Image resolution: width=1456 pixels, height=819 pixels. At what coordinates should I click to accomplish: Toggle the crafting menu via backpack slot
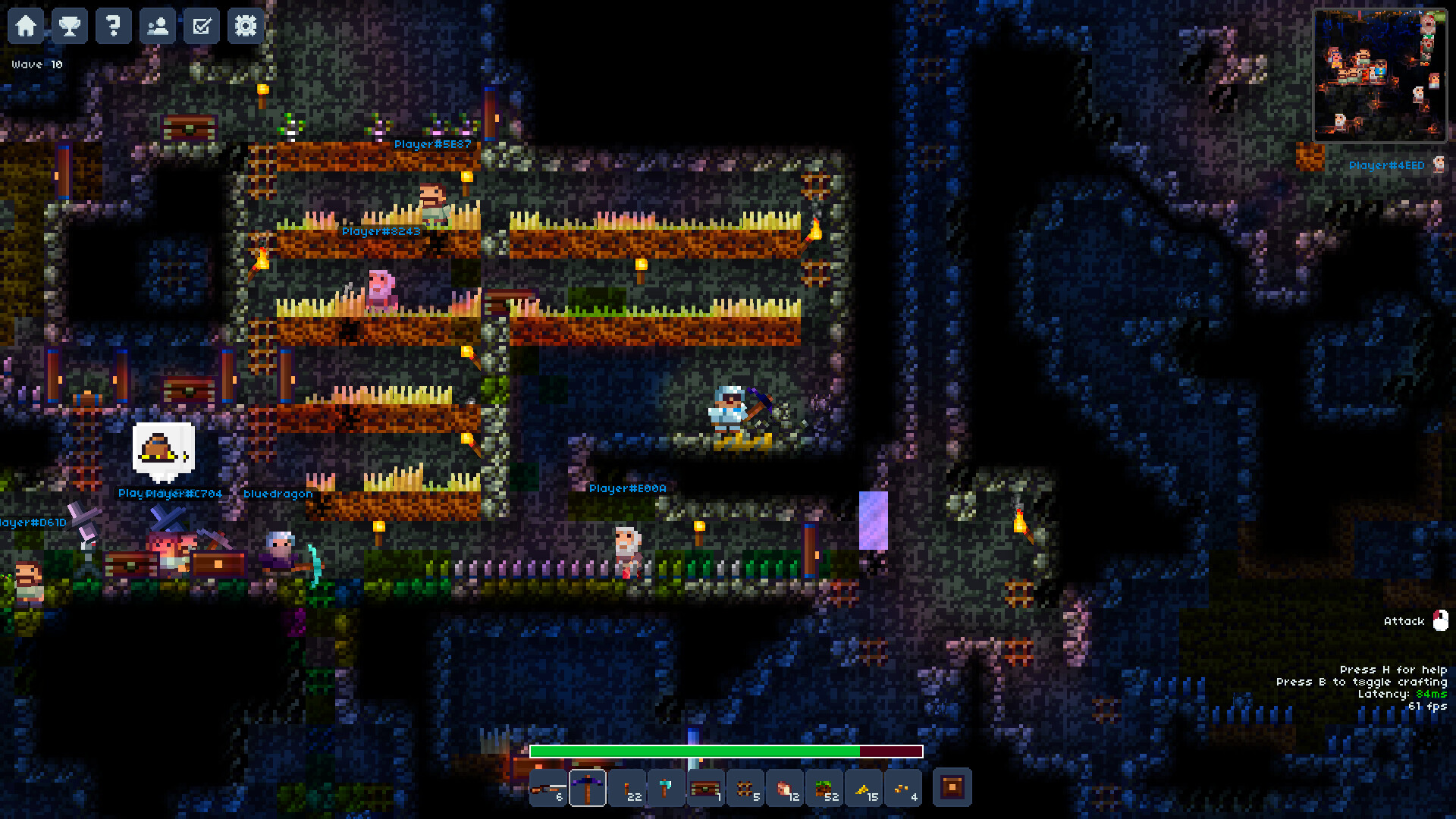pos(952,788)
